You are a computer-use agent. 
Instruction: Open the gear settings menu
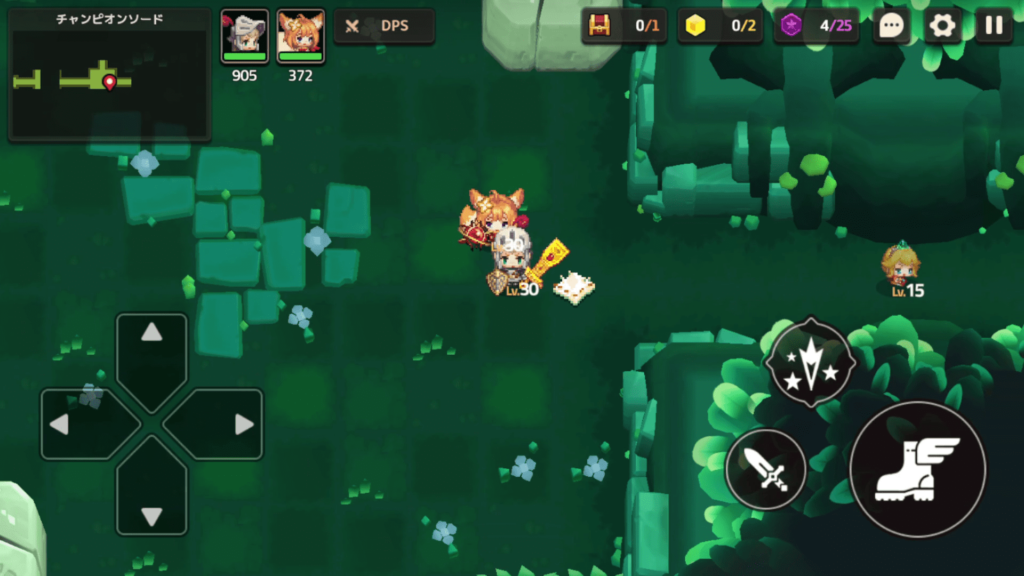(942, 26)
